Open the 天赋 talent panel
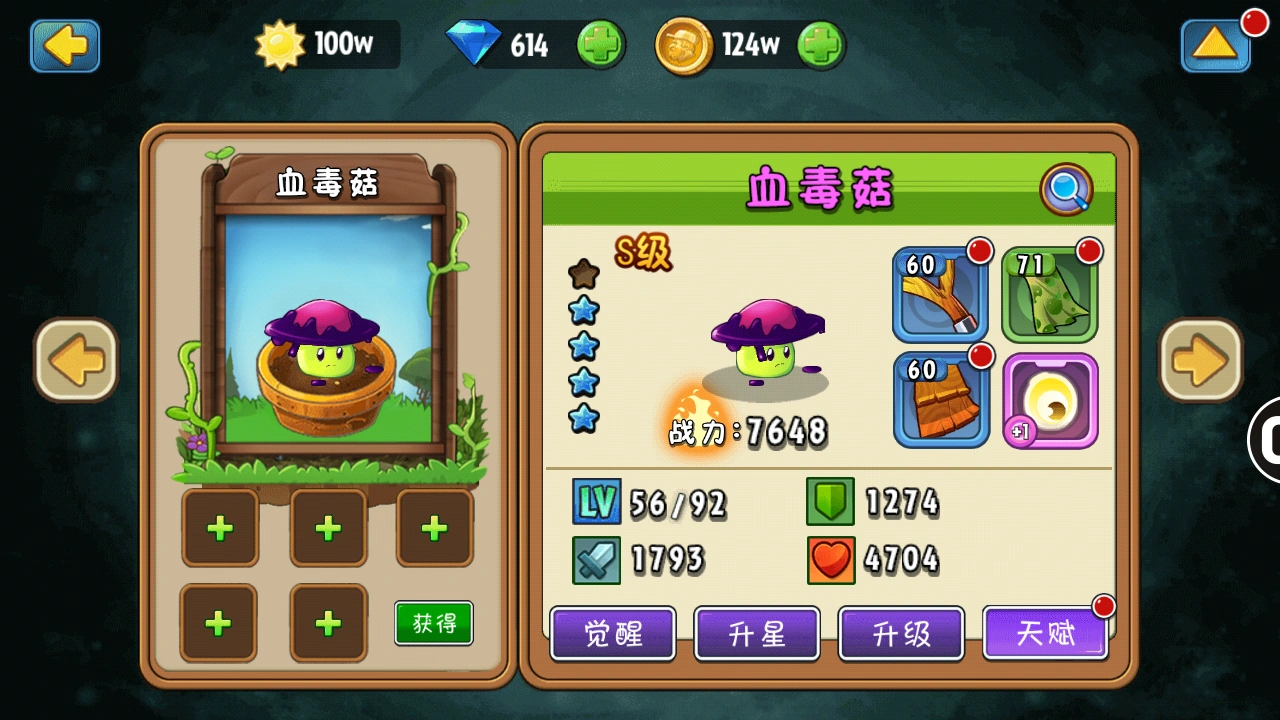Viewport: 1280px width, 720px height. [1045, 634]
